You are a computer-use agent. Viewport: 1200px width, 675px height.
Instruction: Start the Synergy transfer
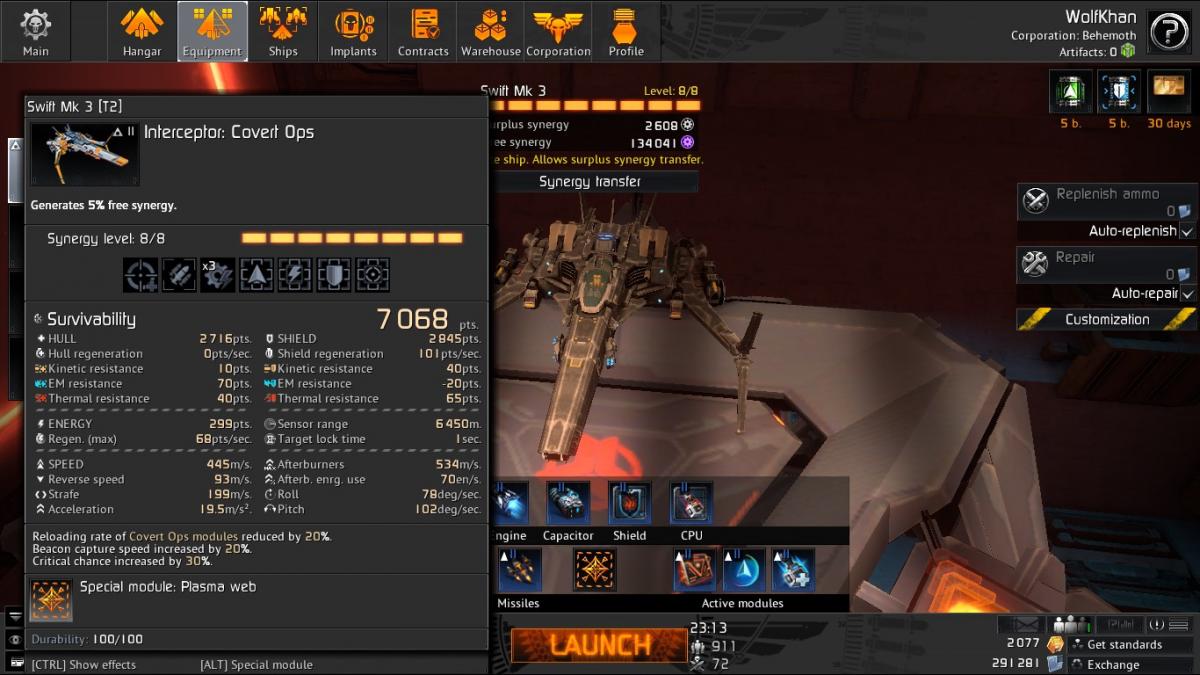[x=590, y=181]
